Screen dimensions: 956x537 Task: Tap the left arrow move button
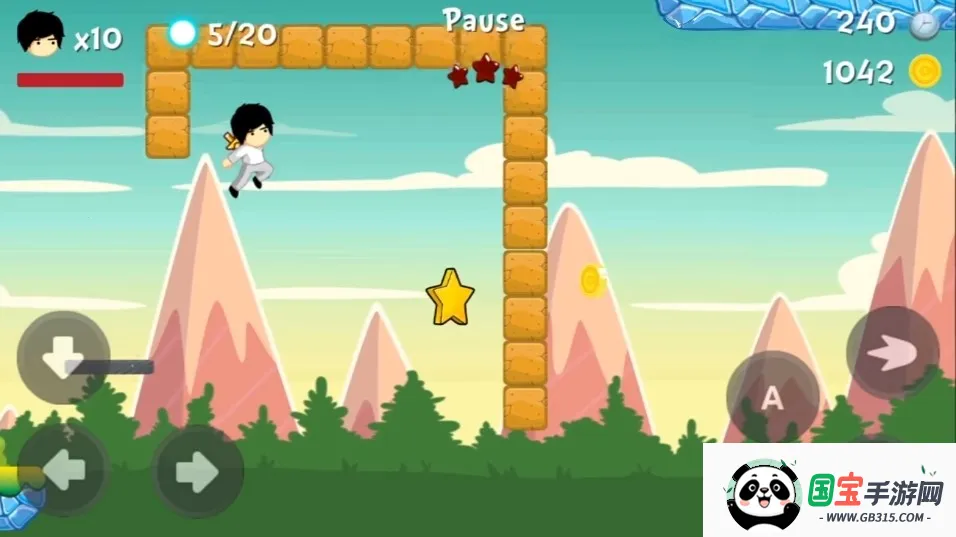click(63, 470)
